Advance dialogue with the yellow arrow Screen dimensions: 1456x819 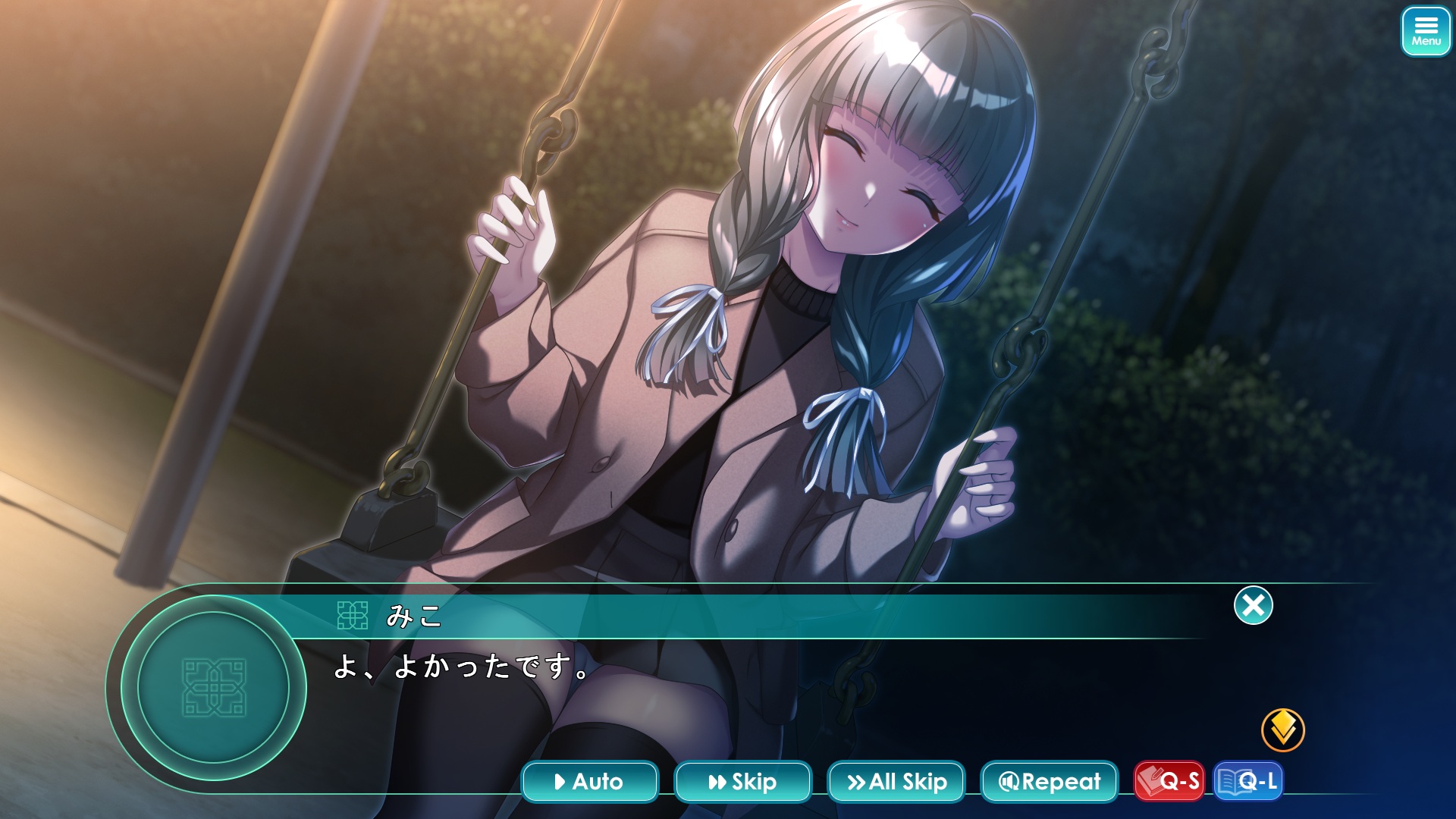click(1282, 730)
